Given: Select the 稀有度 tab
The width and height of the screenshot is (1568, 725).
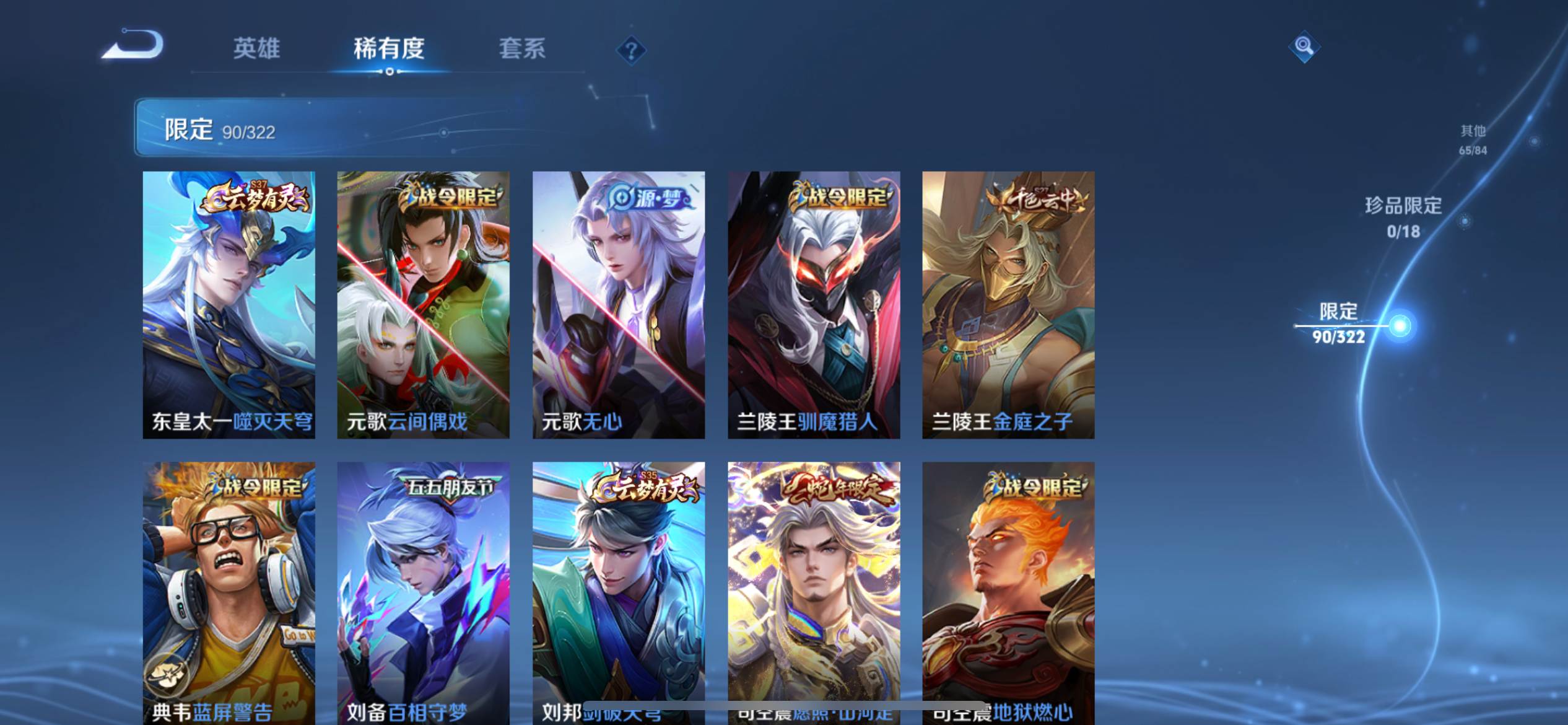Looking at the screenshot, I should pyautogui.click(x=389, y=48).
